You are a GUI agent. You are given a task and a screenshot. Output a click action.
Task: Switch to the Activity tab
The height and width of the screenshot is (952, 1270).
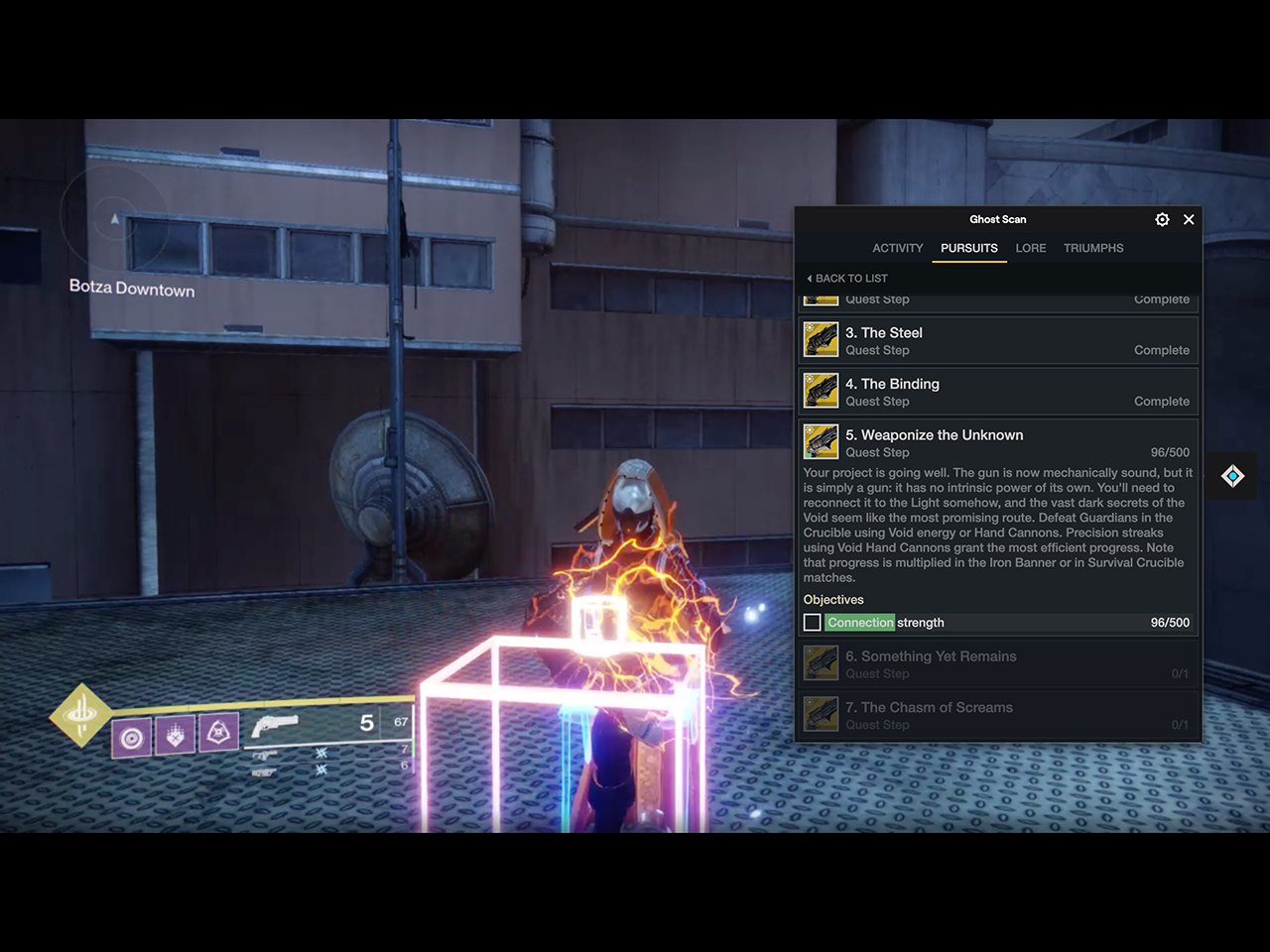pyautogui.click(x=897, y=248)
